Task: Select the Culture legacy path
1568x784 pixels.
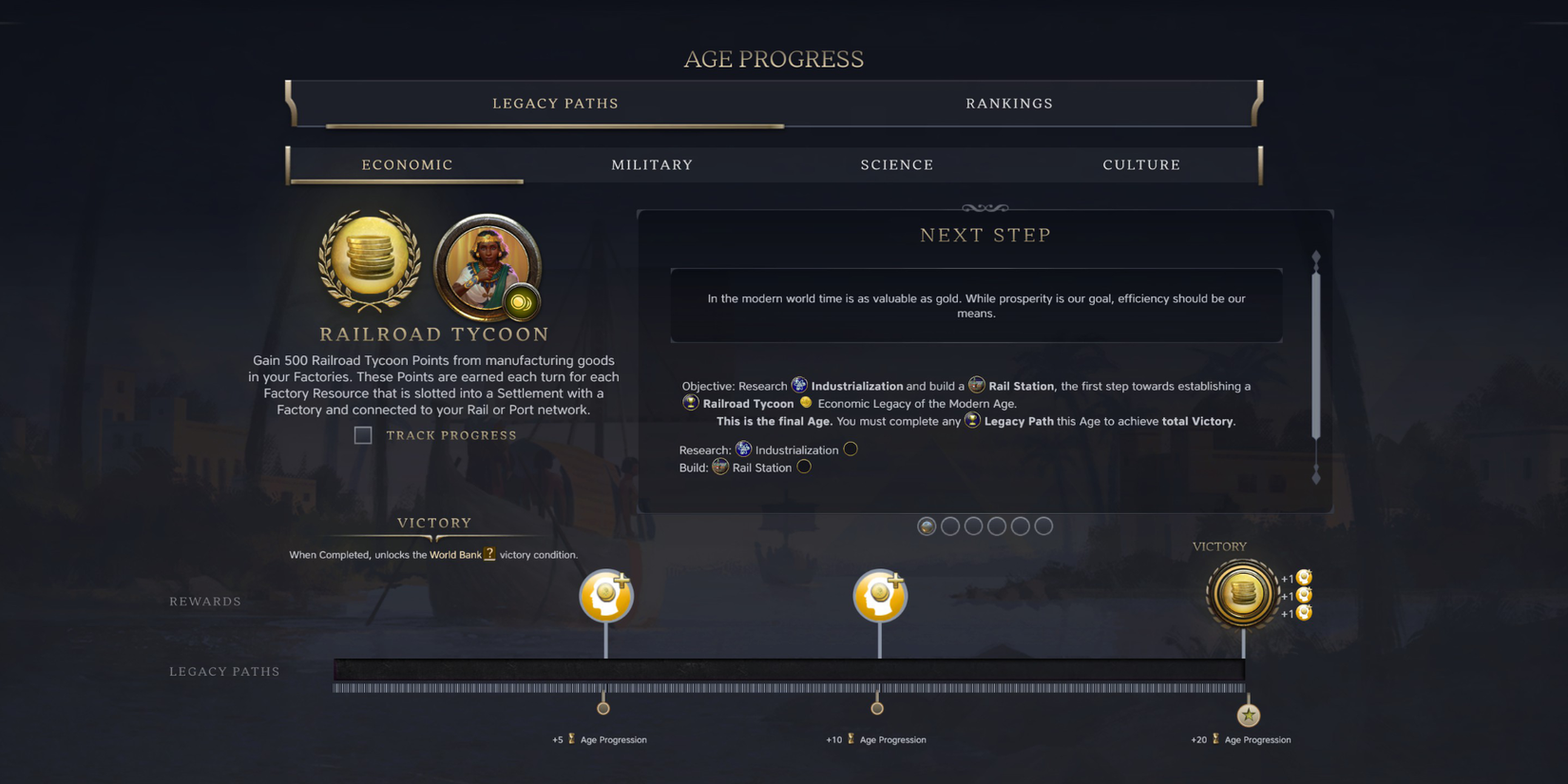Action: click(1141, 164)
